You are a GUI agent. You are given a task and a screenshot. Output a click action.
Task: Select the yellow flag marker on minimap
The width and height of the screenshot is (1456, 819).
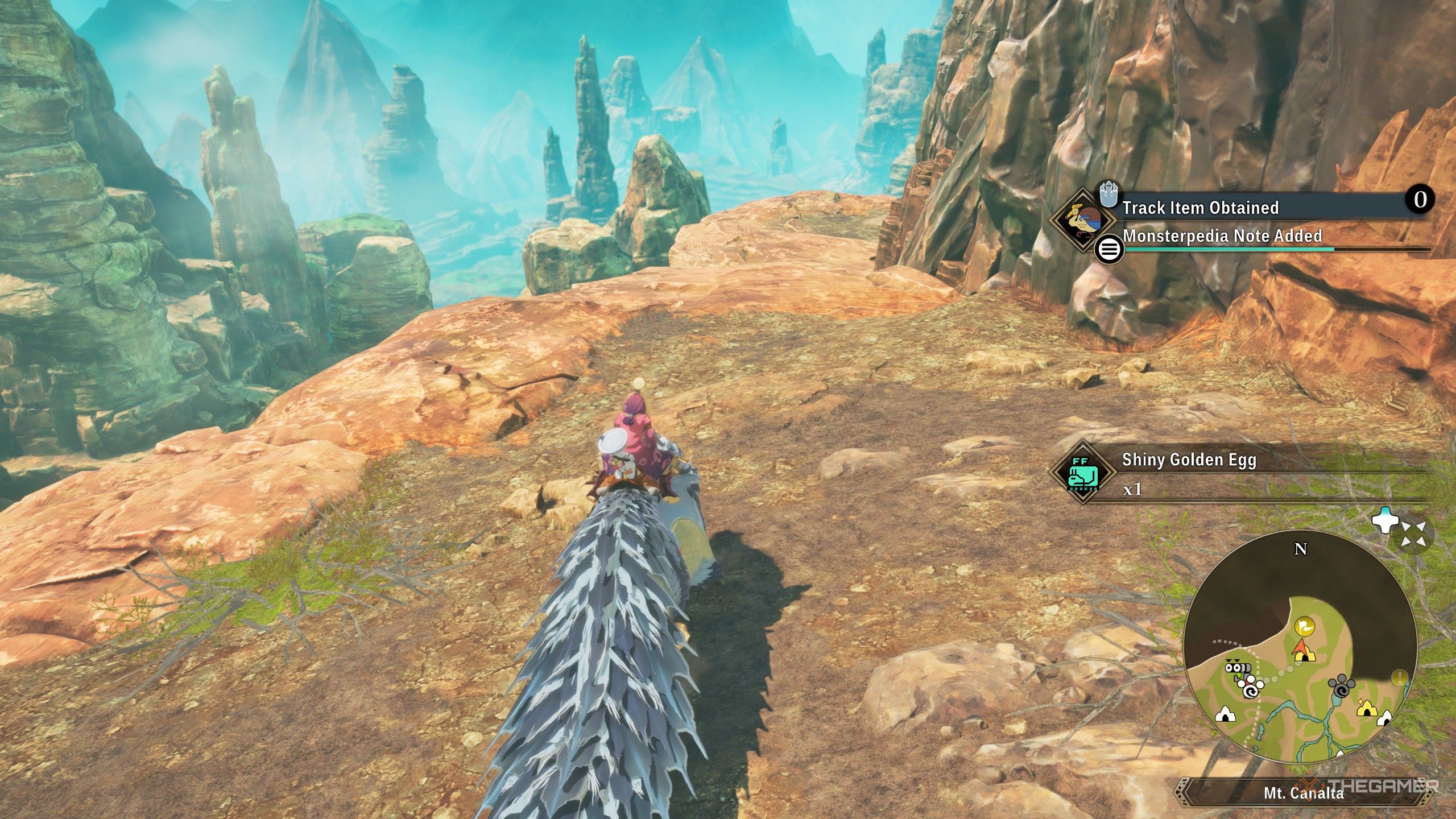tap(1304, 626)
